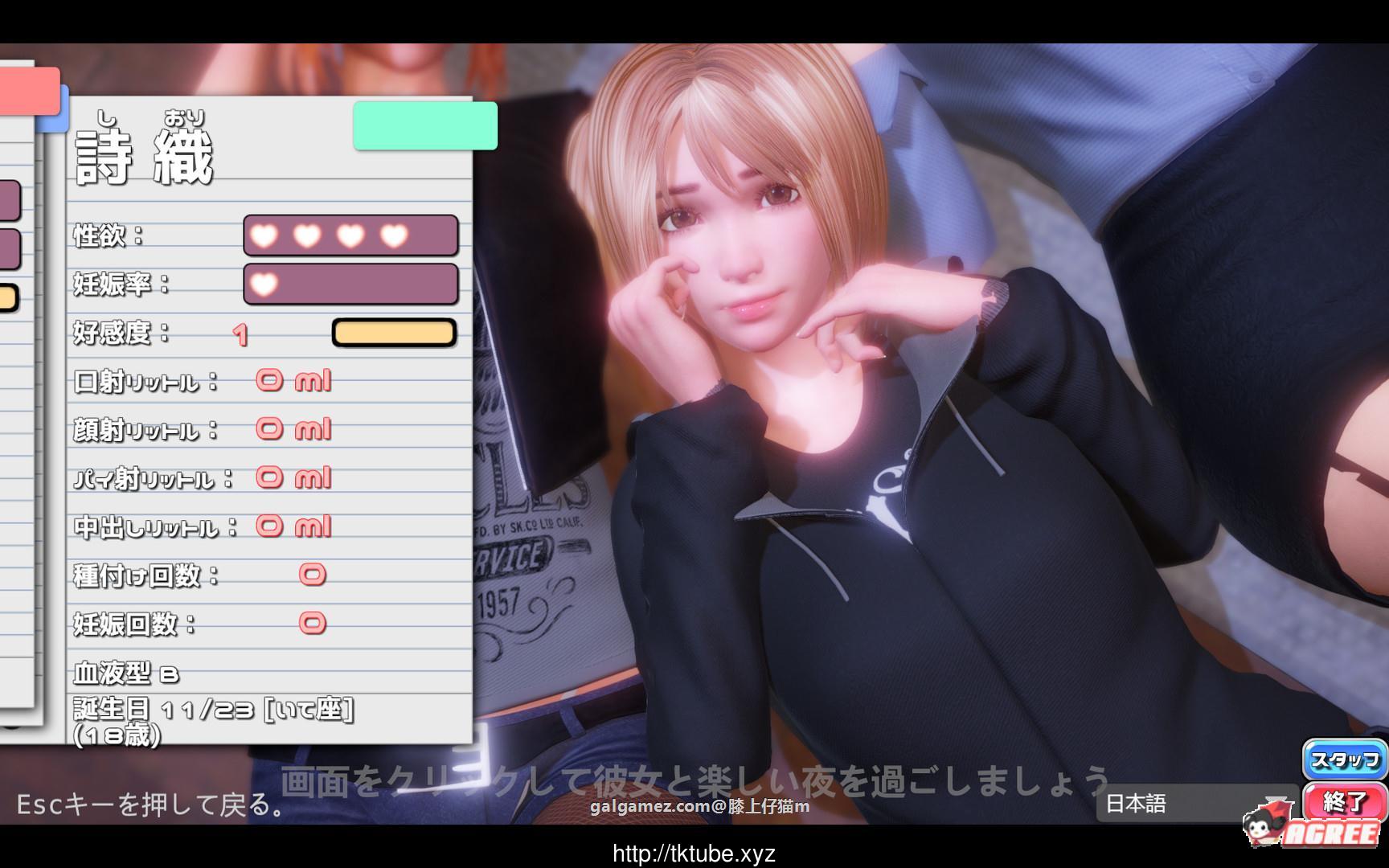Click the heart inside the 妊娠率 bar
1389x868 pixels.
pyautogui.click(x=264, y=285)
